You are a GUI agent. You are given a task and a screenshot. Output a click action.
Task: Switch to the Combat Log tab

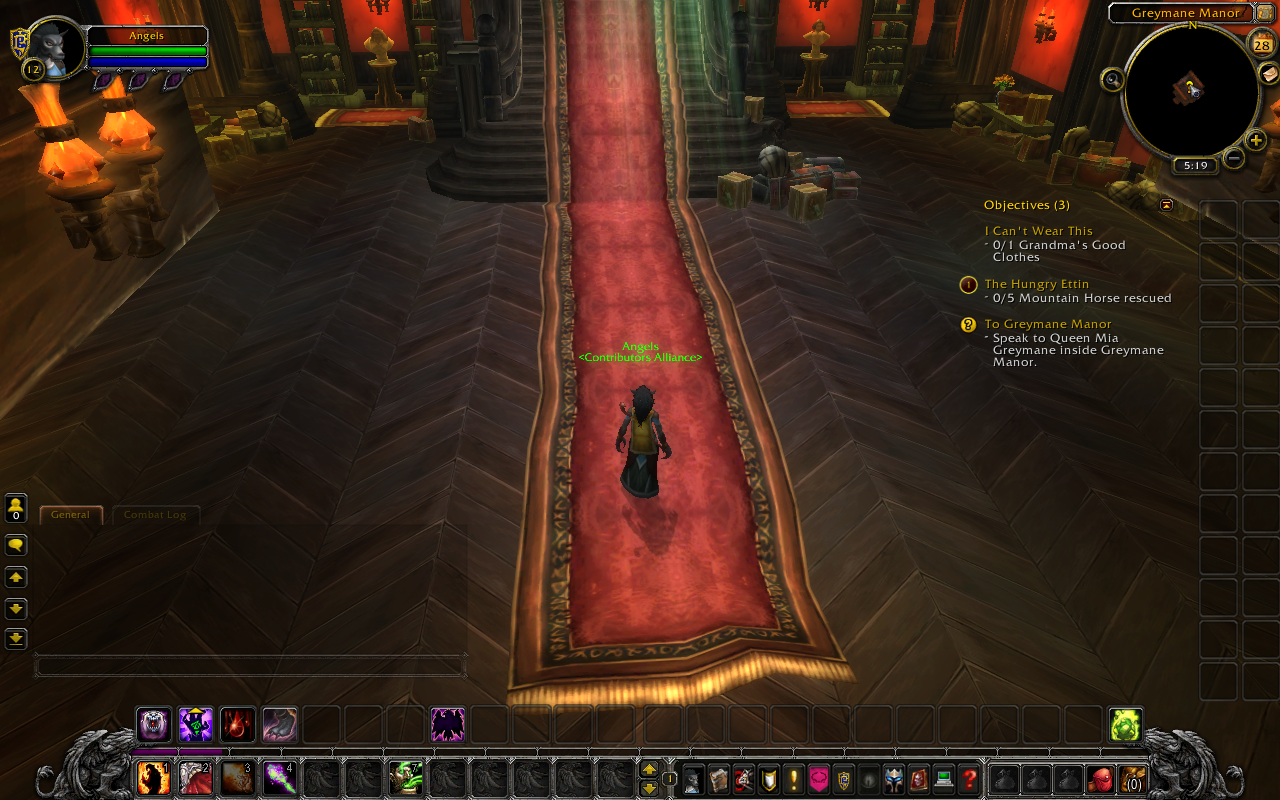tap(154, 514)
